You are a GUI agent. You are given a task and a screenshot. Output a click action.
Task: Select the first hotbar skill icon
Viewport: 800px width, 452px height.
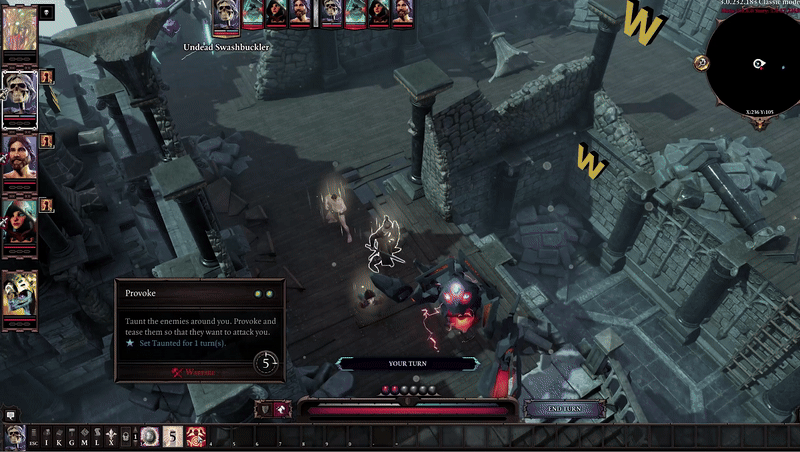pyautogui.click(x=149, y=437)
